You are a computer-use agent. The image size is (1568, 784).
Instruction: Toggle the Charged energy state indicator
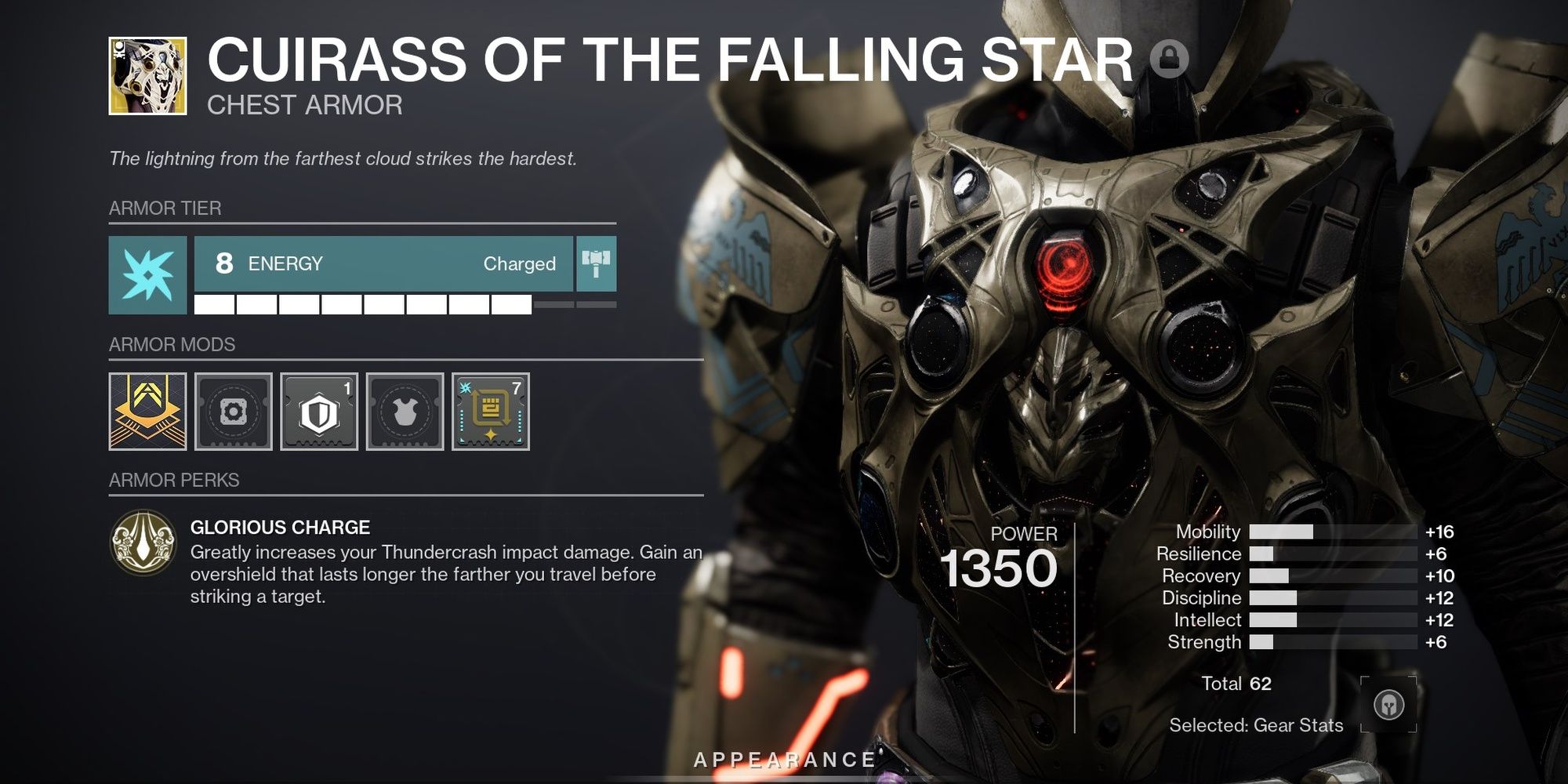tap(521, 263)
